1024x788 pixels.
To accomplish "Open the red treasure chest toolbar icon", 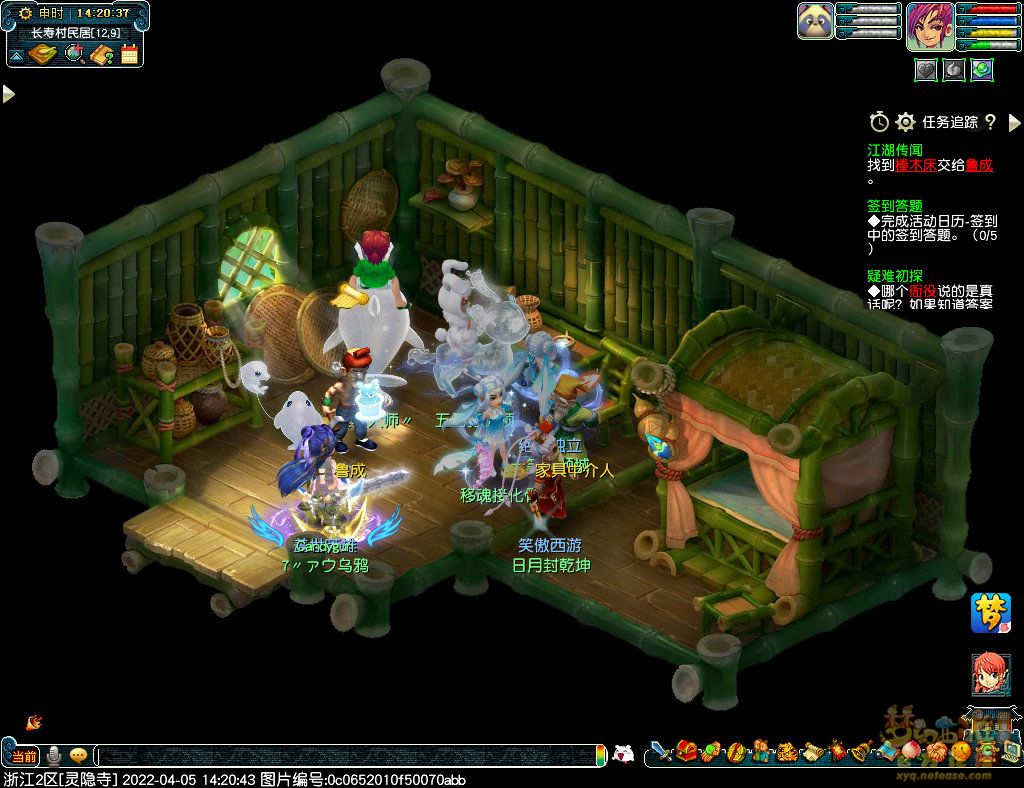I will [686, 750].
